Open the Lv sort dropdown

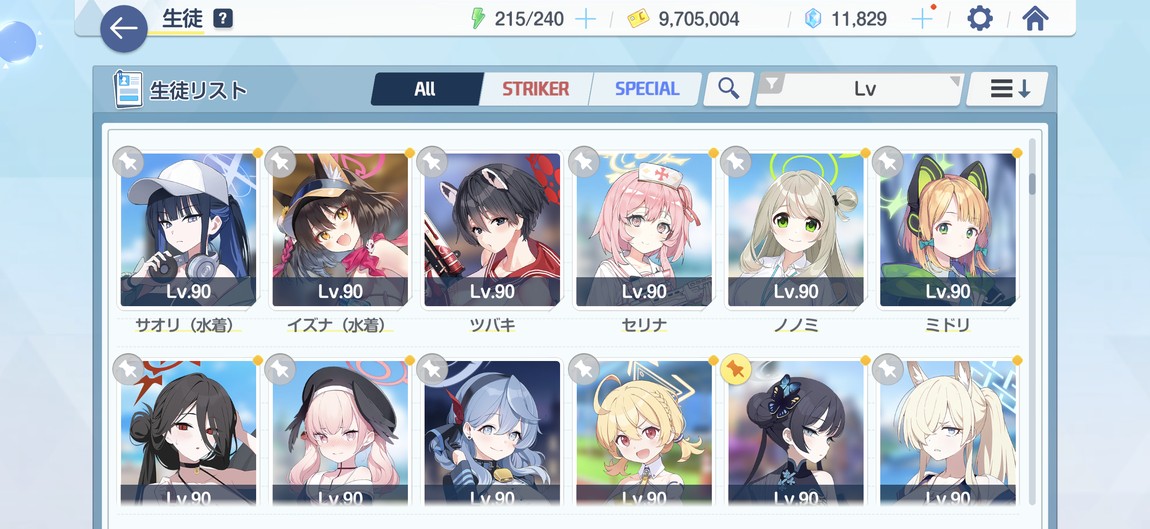(x=862, y=89)
